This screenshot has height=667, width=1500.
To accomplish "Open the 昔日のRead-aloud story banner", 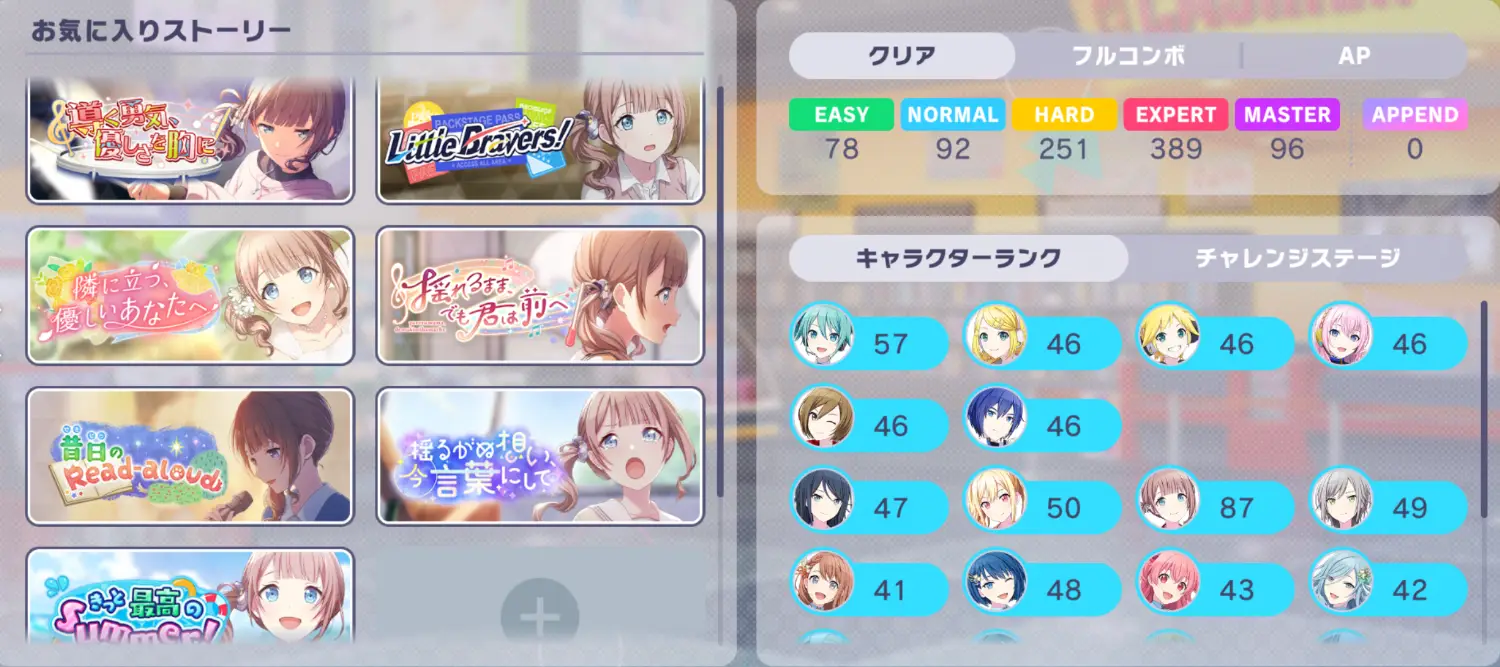I will point(190,456).
